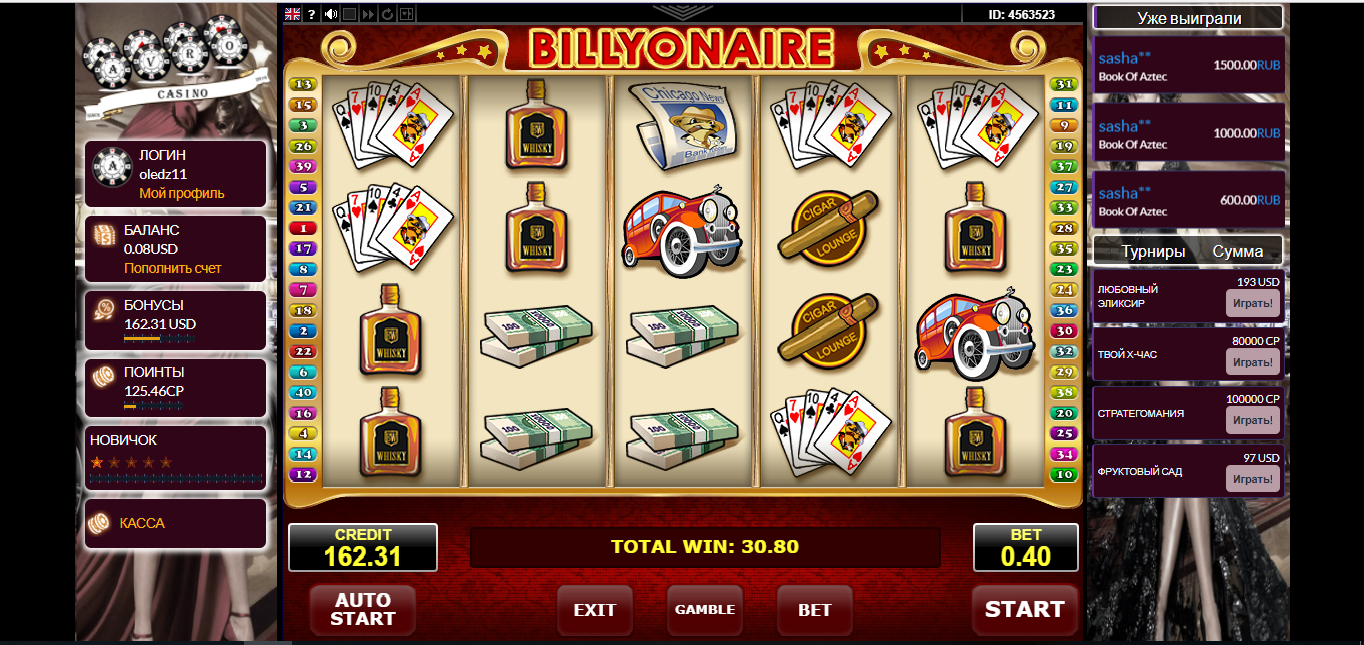Change the wager with the BET button
Screen dimensions: 1364x645
point(815,610)
